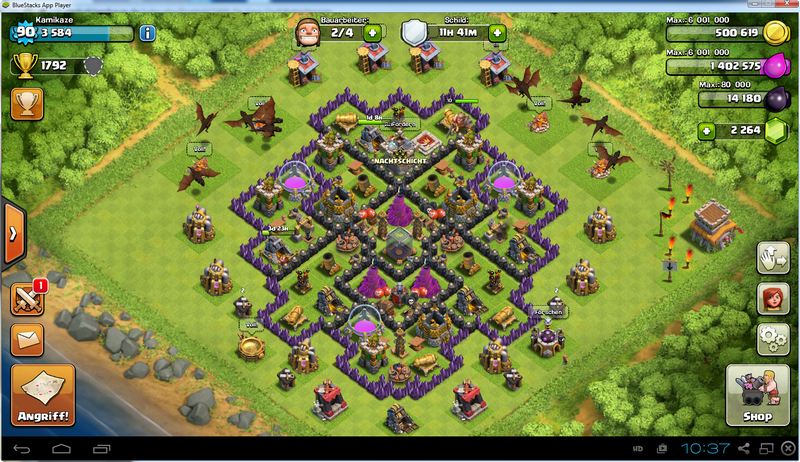Image resolution: width=800 pixels, height=462 pixels.
Task: Buy more gems with the green plus
Action: [707, 130]
